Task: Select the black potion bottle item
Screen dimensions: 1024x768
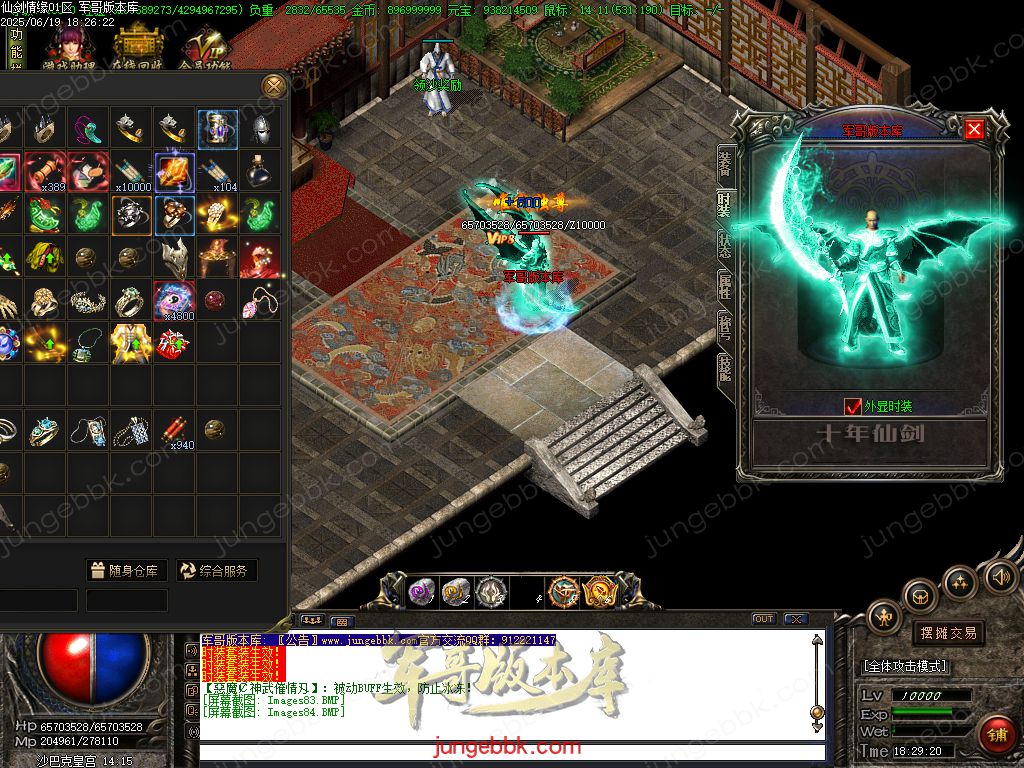Action: pos(261,171)
